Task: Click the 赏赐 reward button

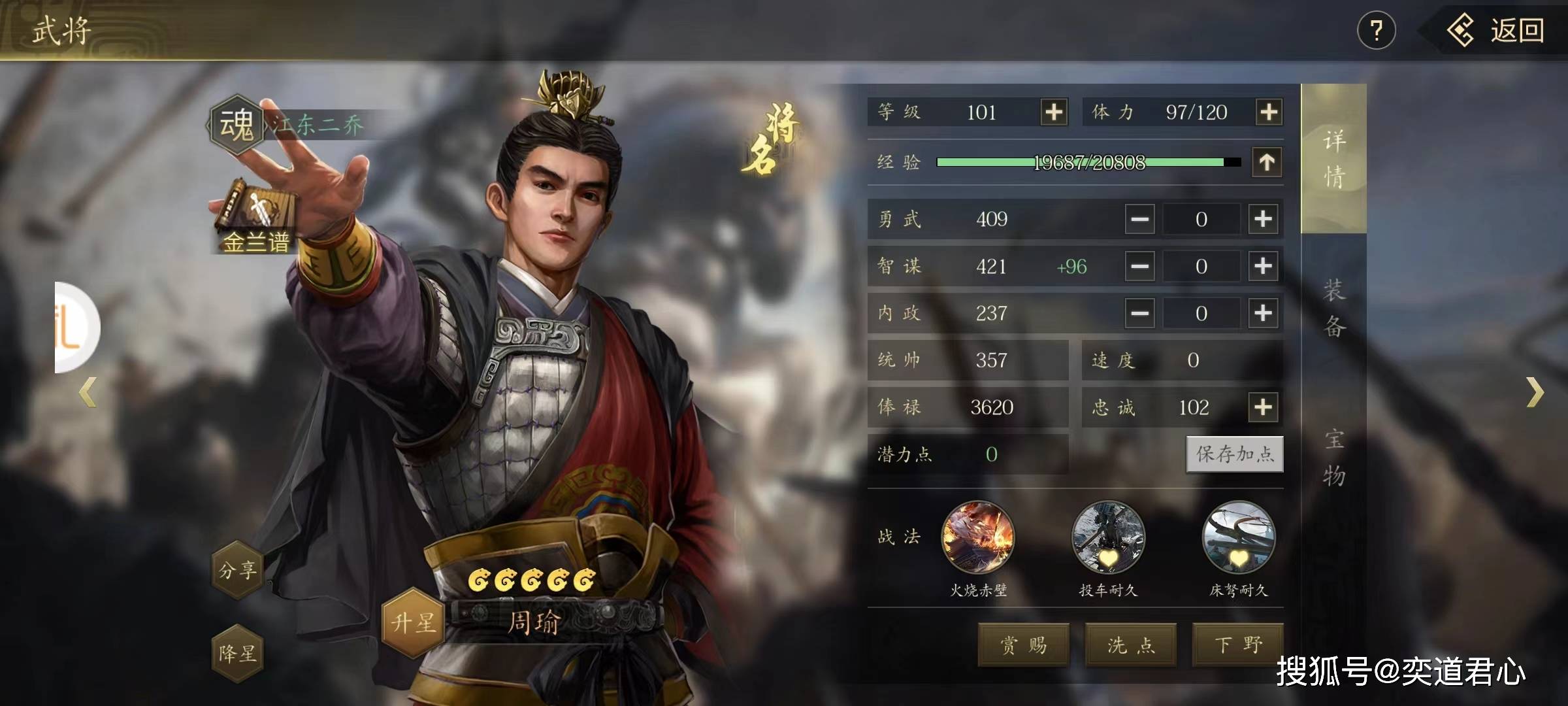Action: [x=1023, y=645]
